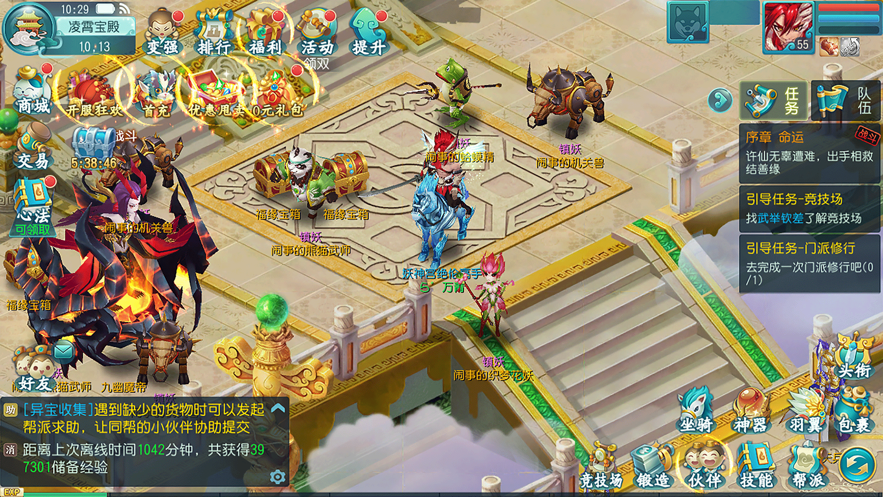
Task: Open the 技能 skills menu
Action: click(755, 467)
